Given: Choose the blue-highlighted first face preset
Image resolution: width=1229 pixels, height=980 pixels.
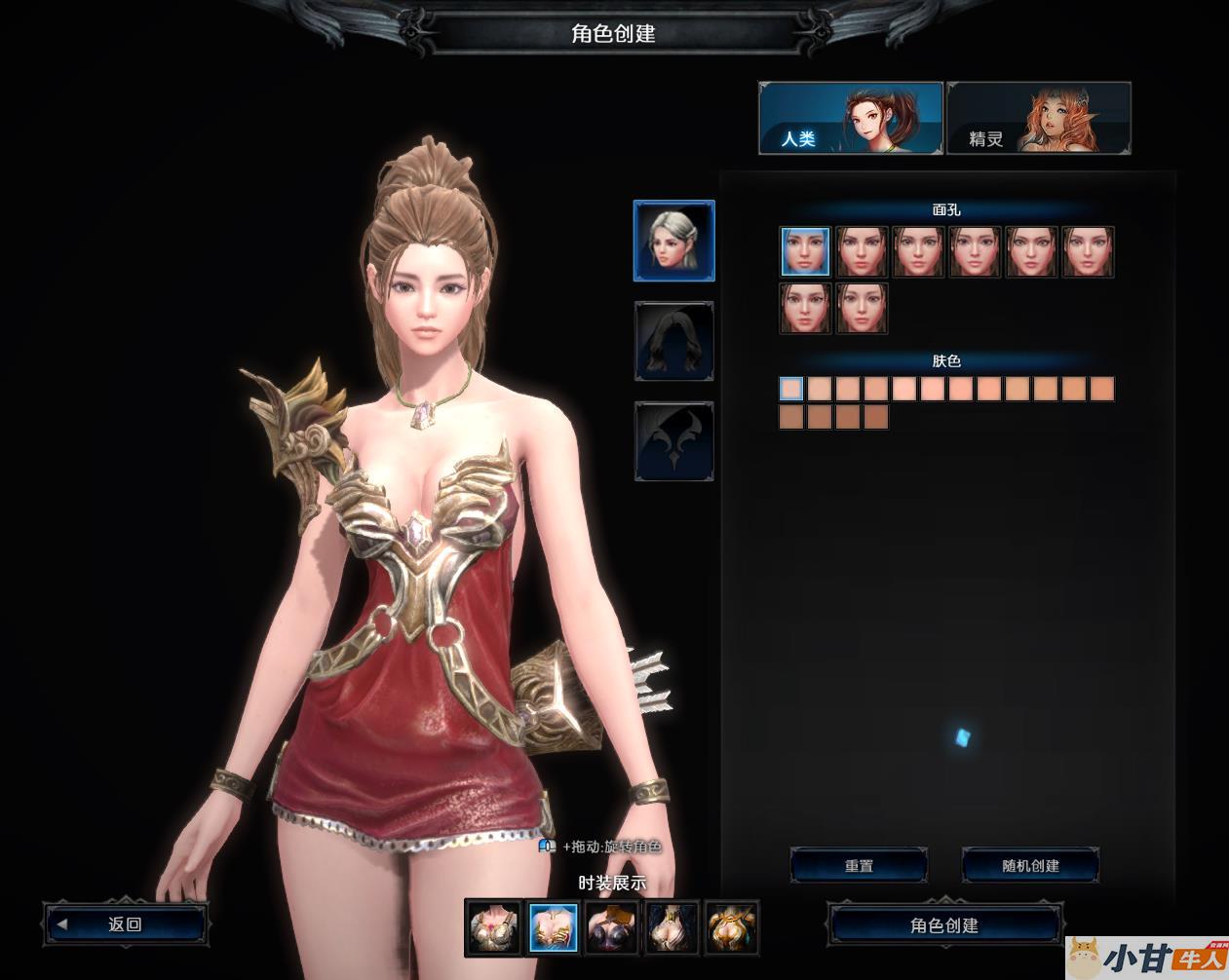Looking at the screenshot, I should [x=805, y=251].
